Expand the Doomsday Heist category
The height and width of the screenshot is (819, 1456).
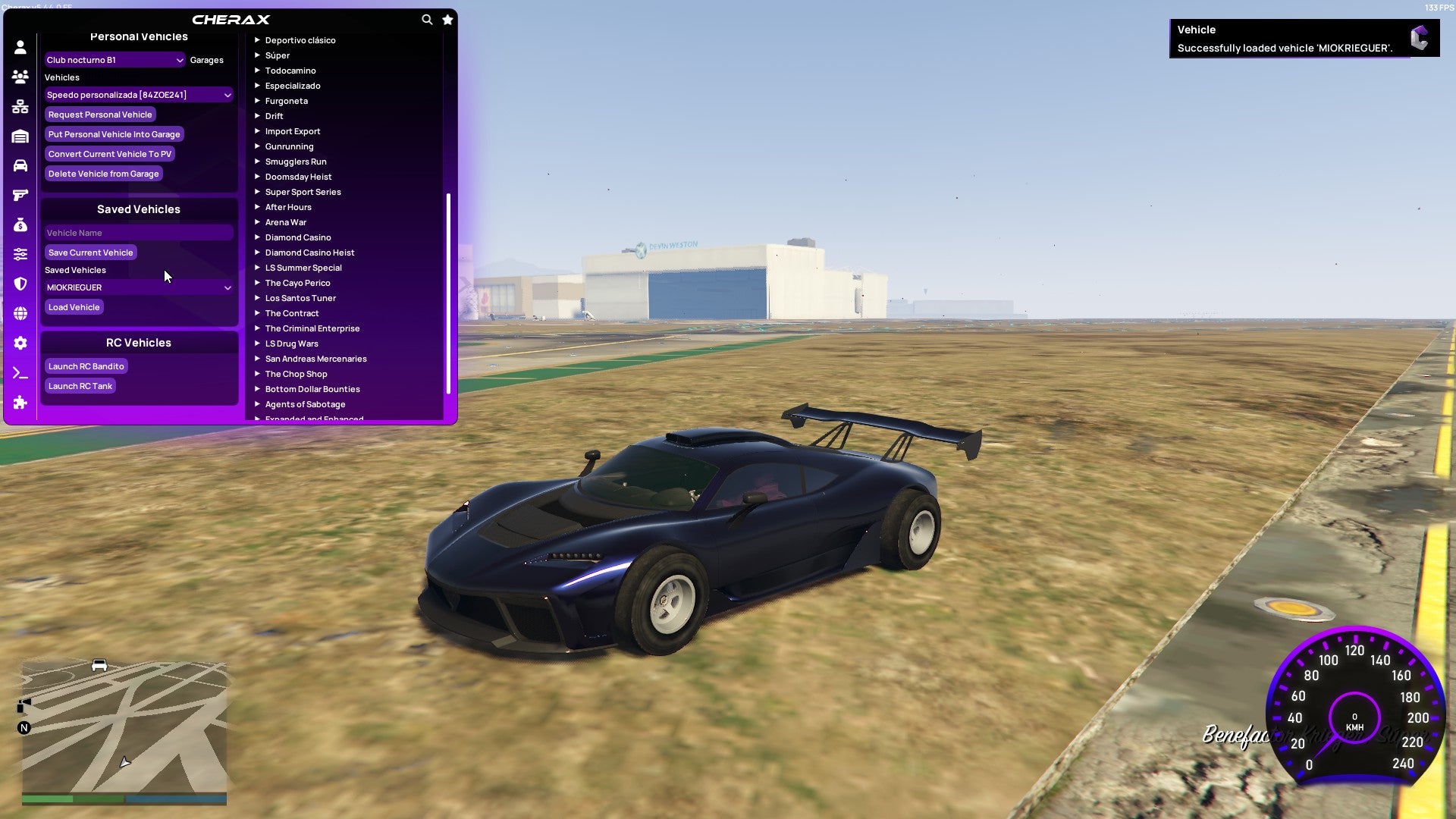coord(297,176)
